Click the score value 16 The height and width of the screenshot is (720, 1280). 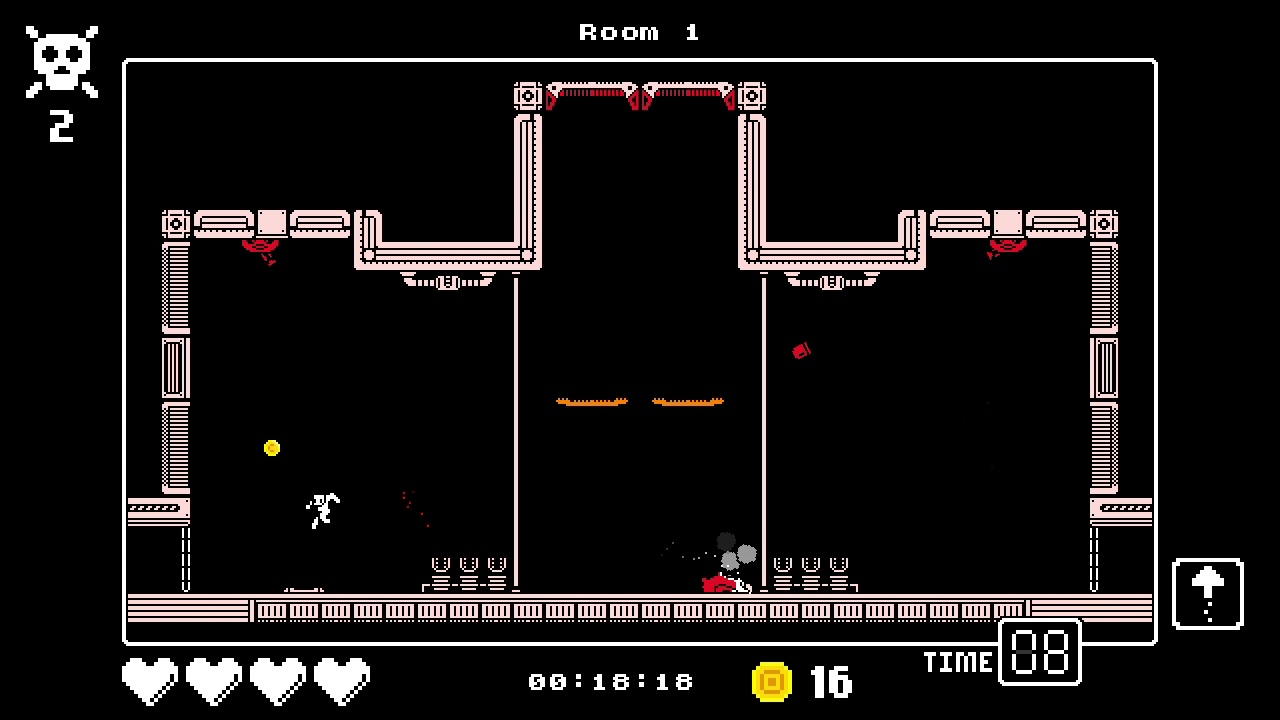click(x=831, y=681)
